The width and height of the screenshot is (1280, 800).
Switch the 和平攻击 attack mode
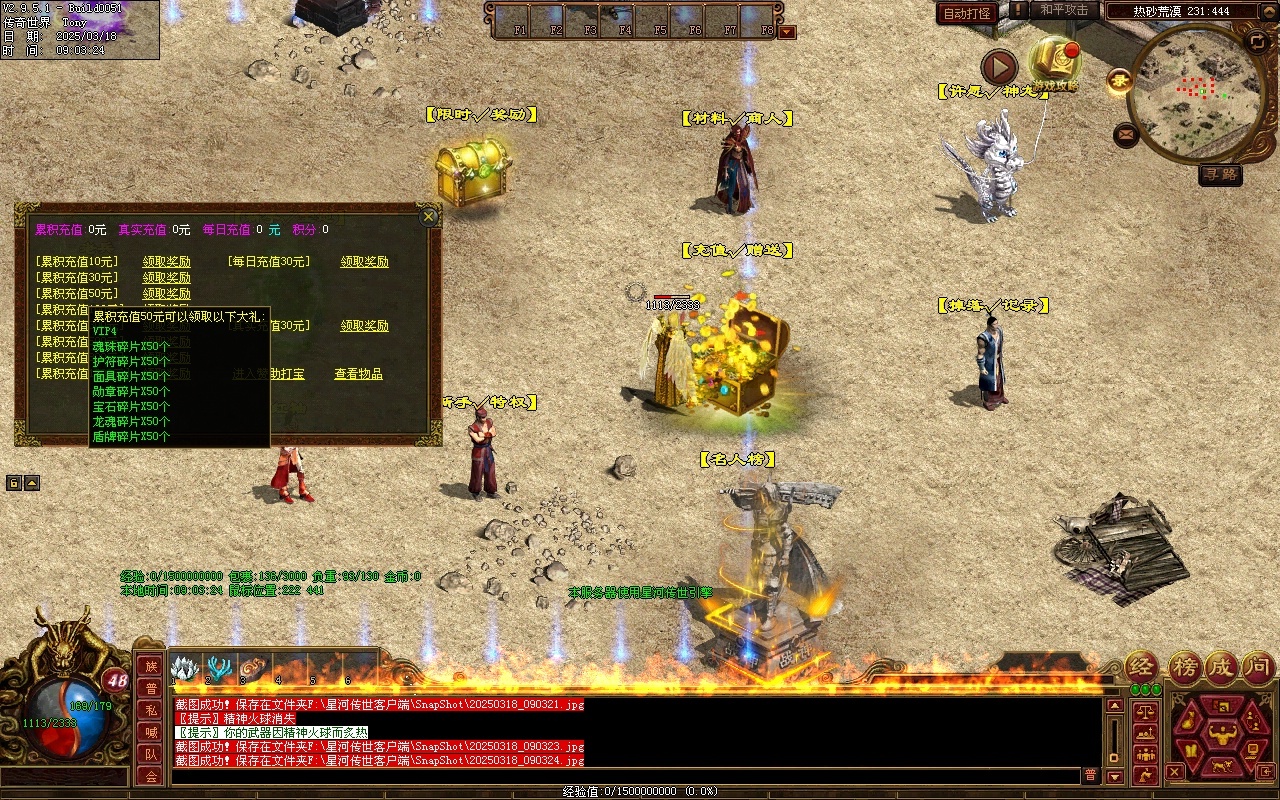click(1064, 11)
